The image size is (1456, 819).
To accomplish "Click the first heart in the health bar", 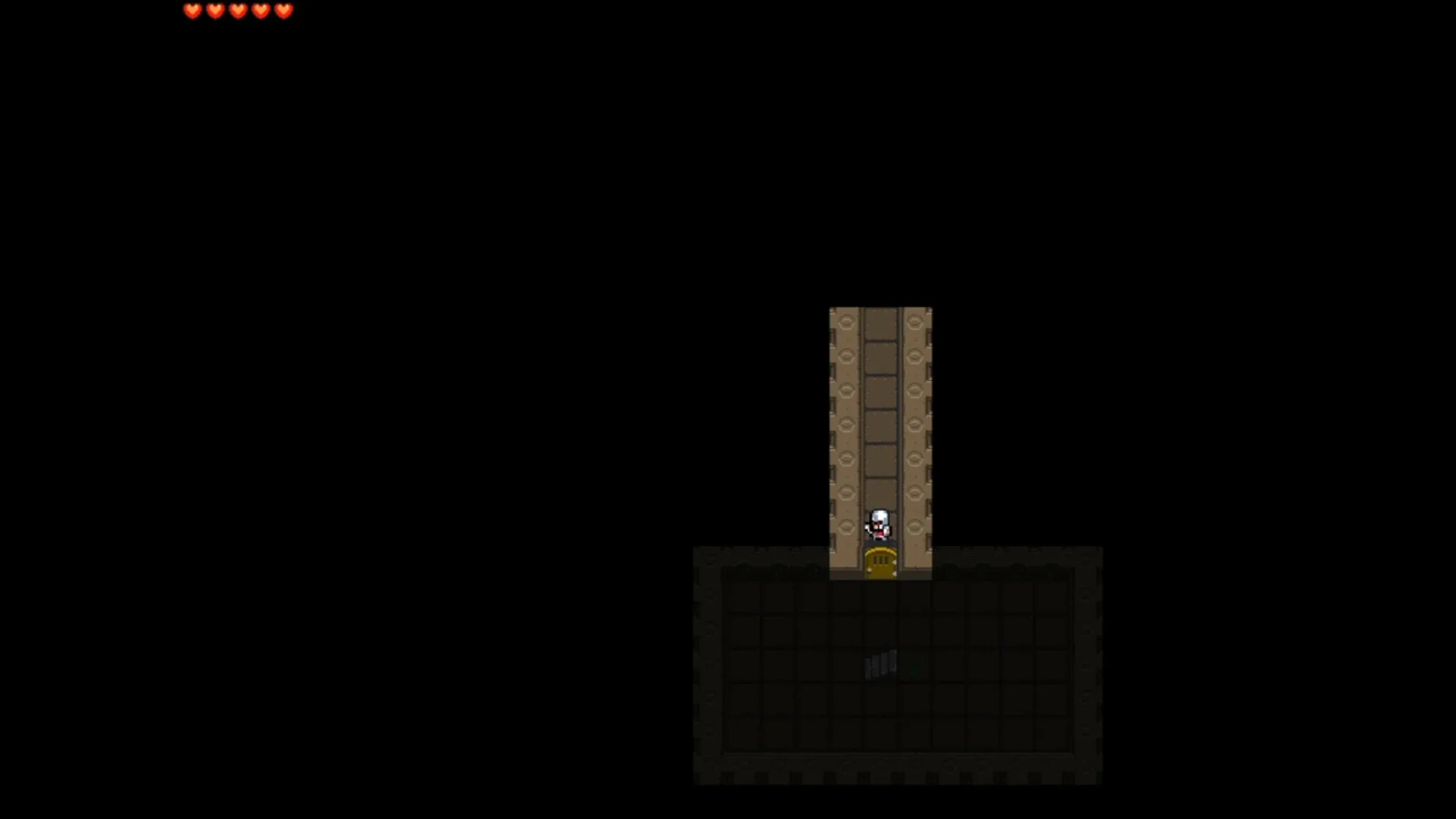I will (x=193, y=11).
